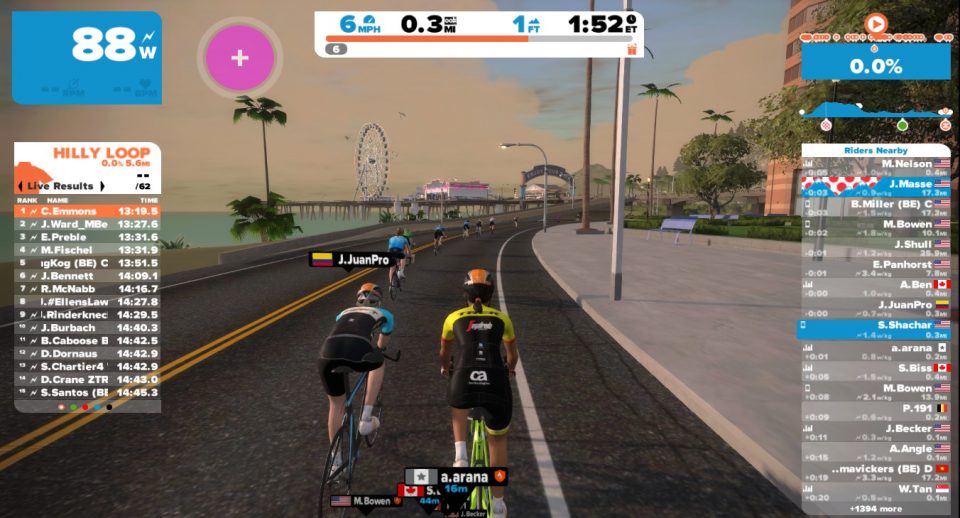Viewport: 960px width, 518px height.
Task: Select the highlighted S.Shachar rider row
Action: tap(877, 328)
